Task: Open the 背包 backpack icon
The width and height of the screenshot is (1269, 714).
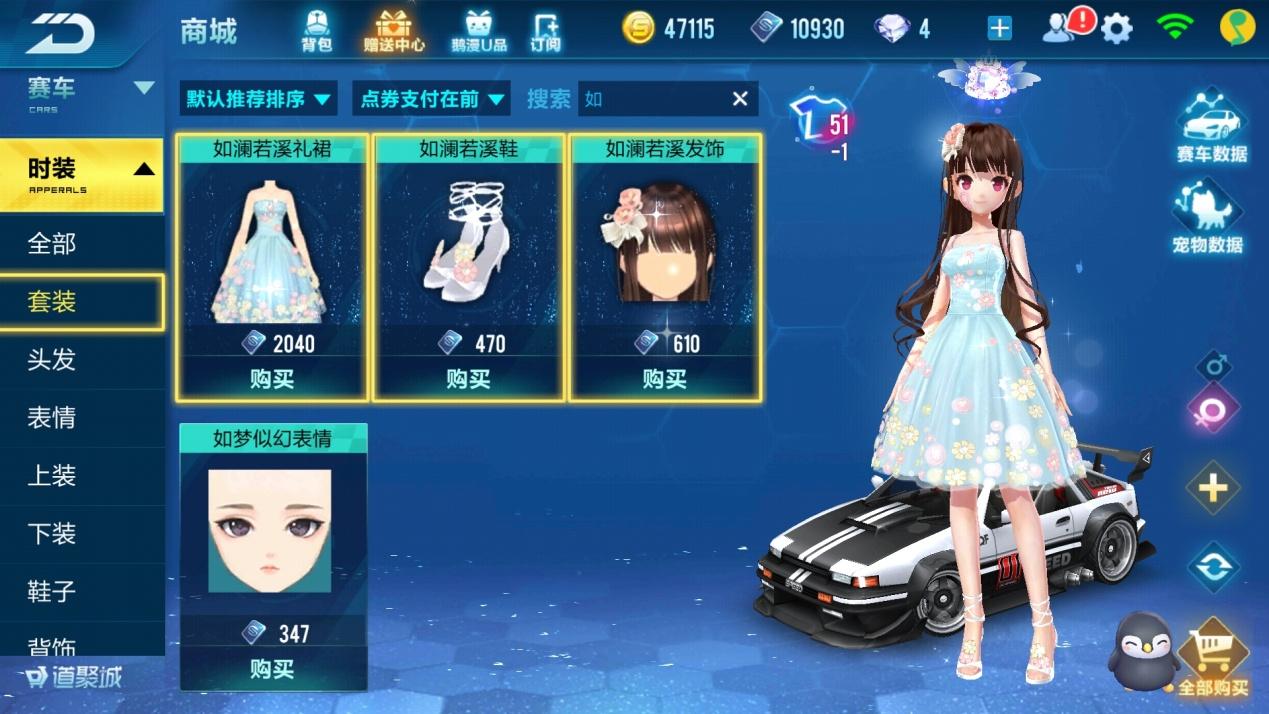Action: coord(316,30)
